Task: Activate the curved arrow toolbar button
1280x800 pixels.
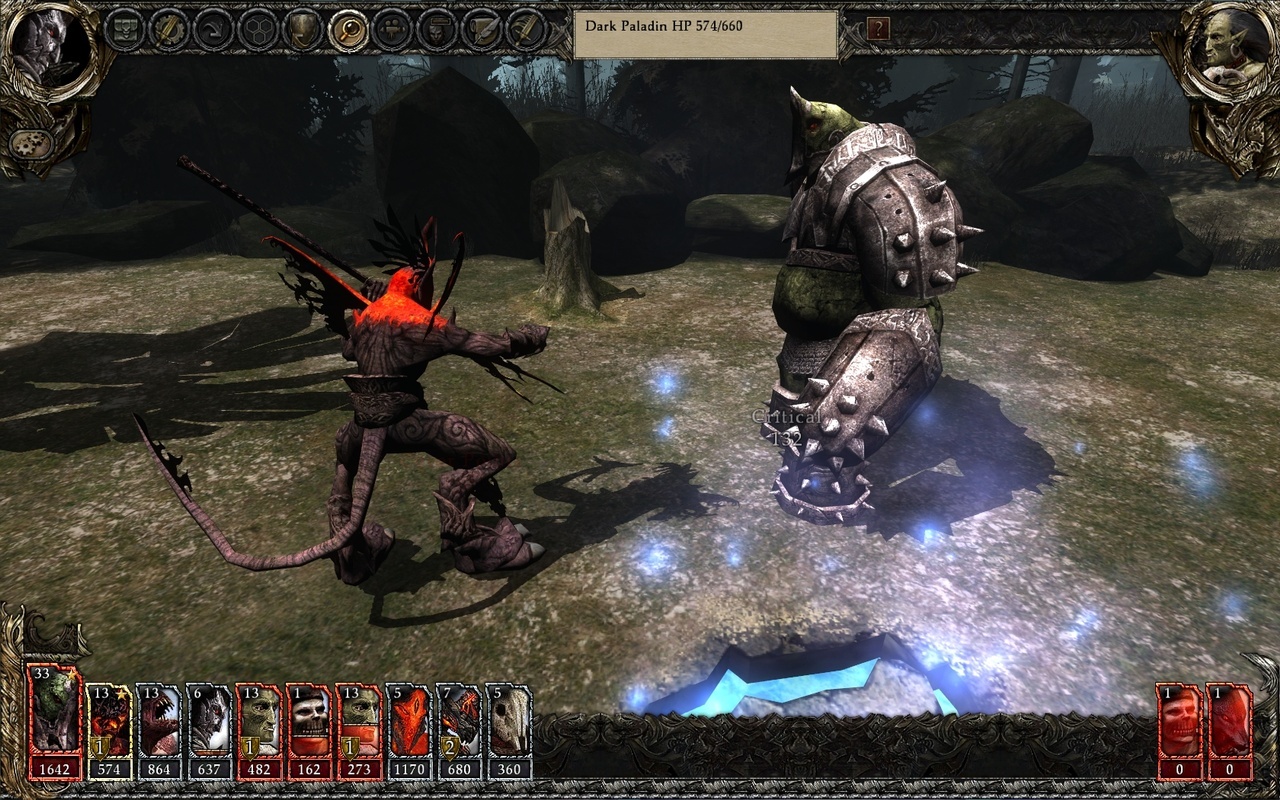Action: (x=213, y=29)
